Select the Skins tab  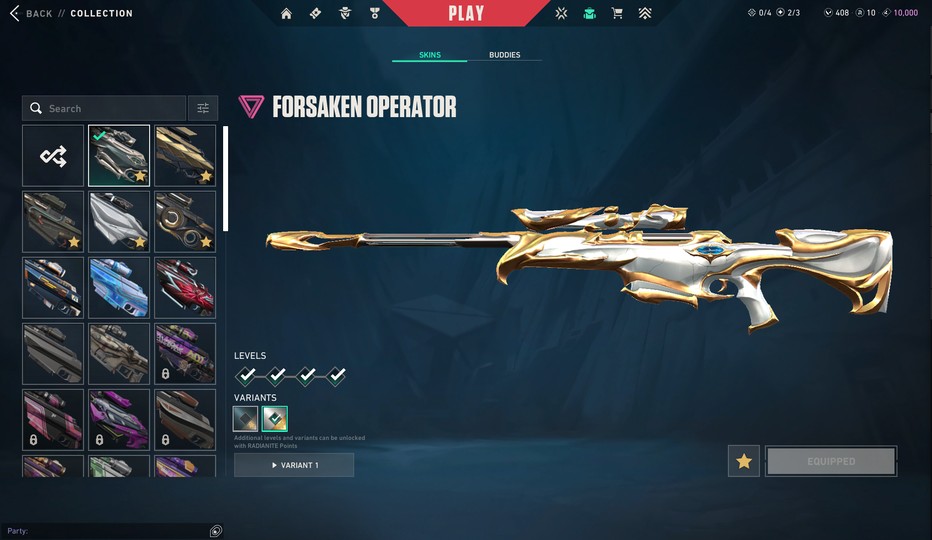click(x=429, y=55)
